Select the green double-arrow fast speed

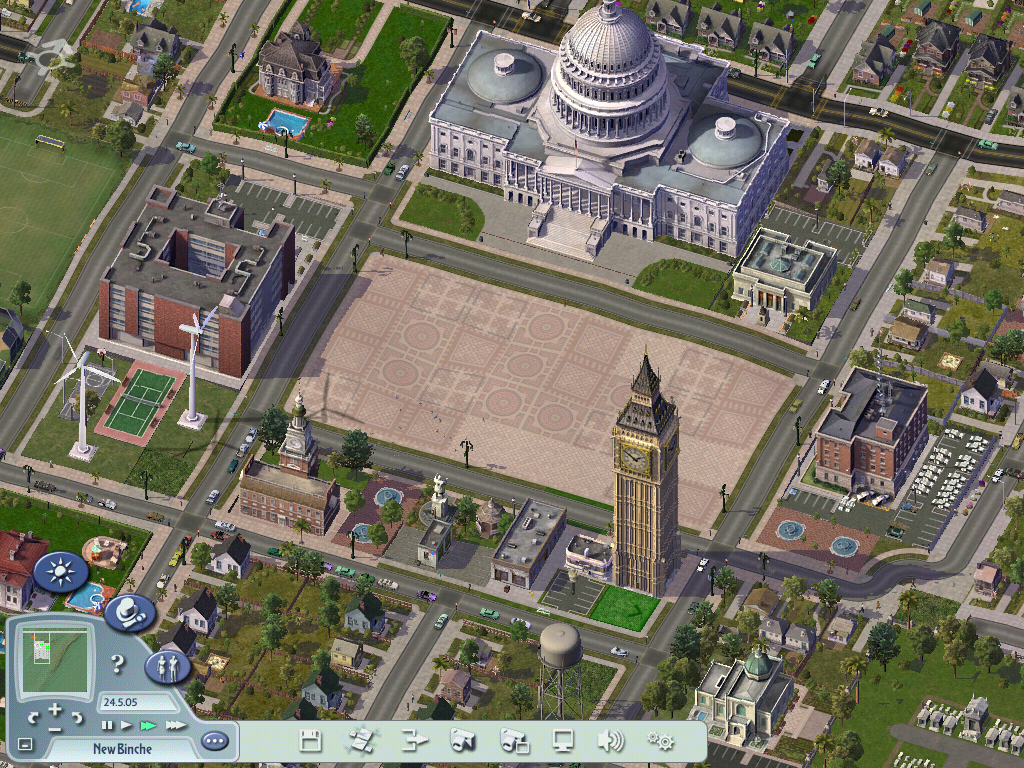coord(148,725)
